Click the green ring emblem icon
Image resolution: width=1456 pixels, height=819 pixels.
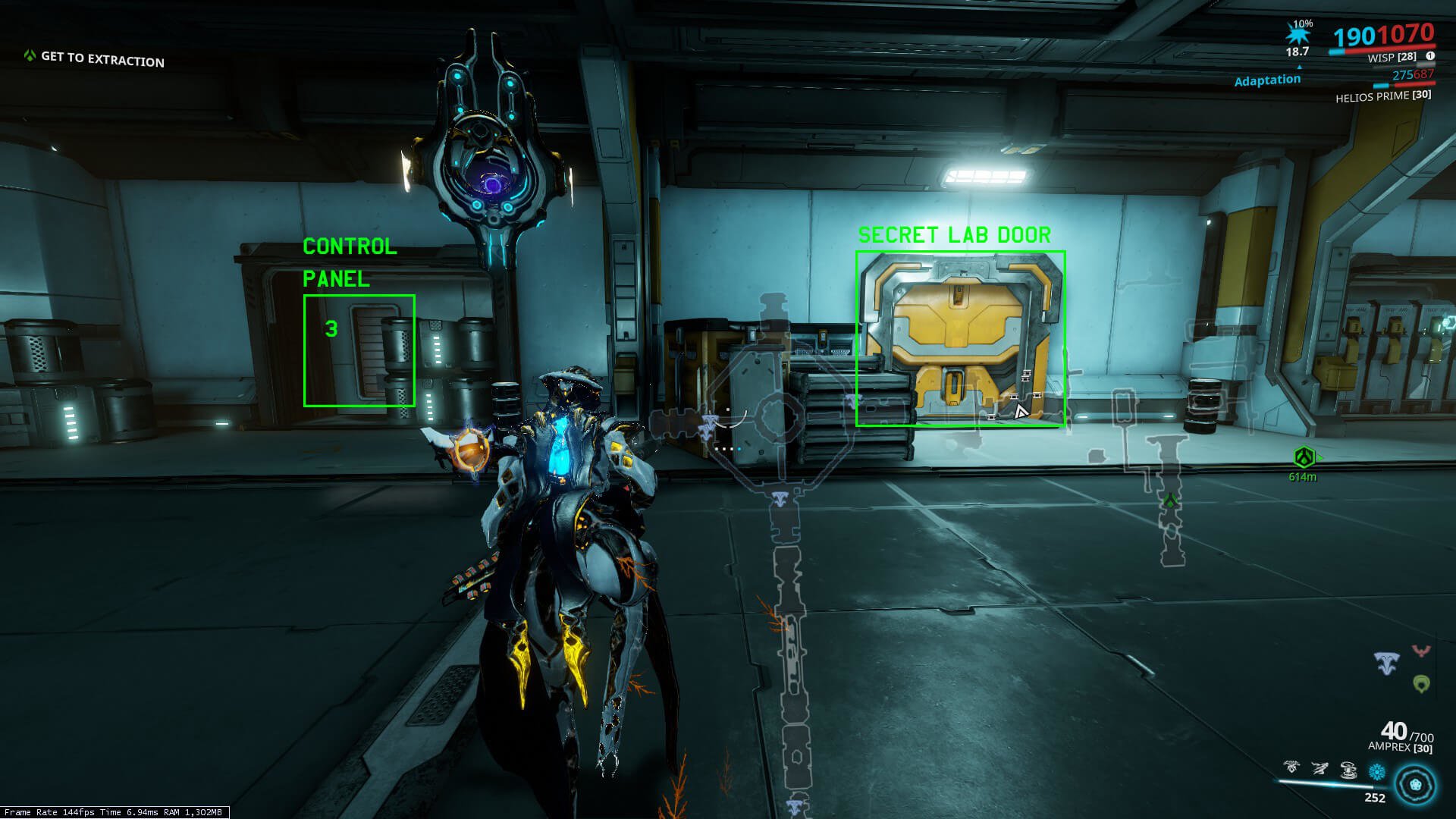(x=1421, y=684)
